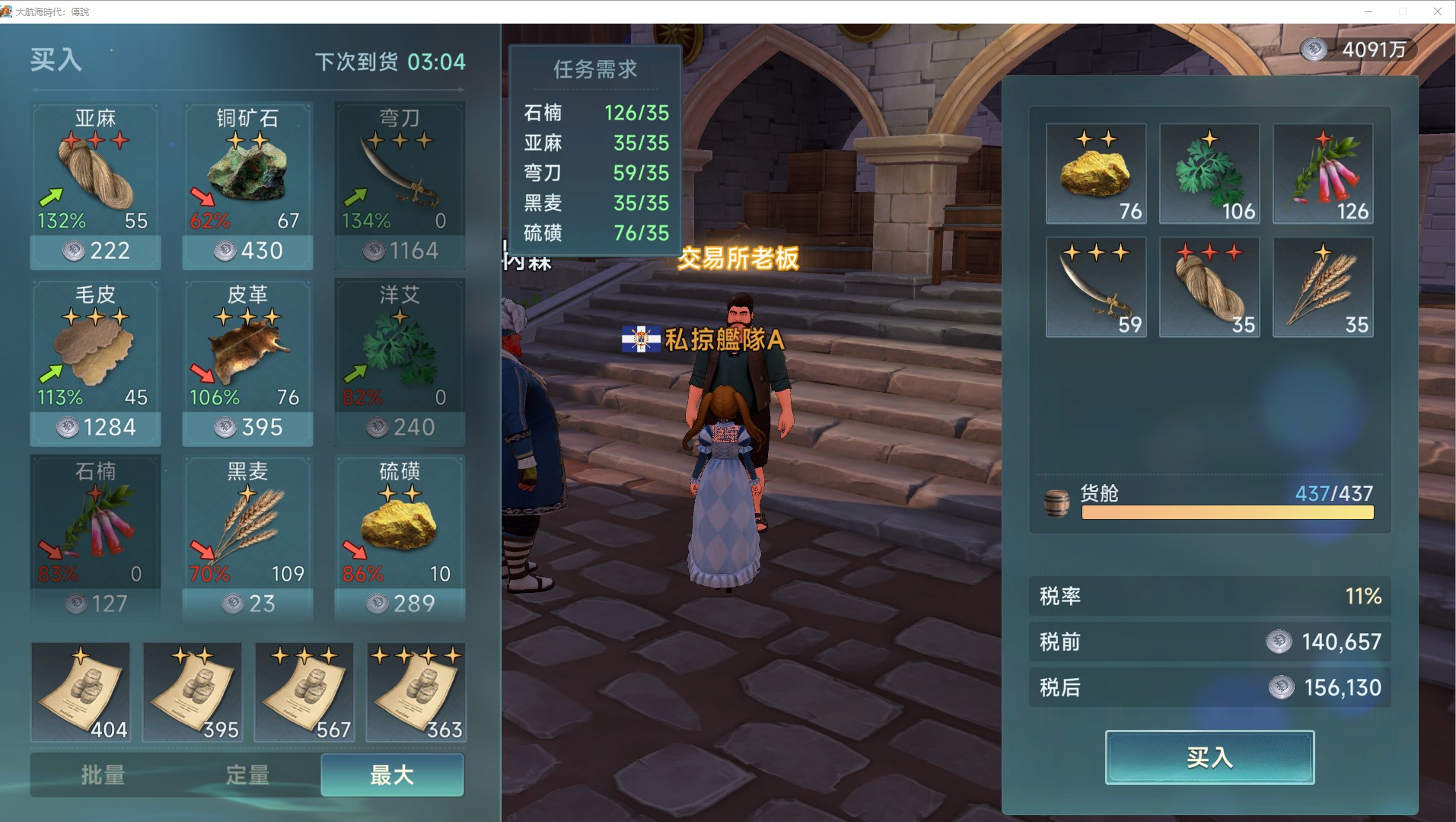
Task: Close the game window
Action: pyautogui.click(x=1438, y=11)
